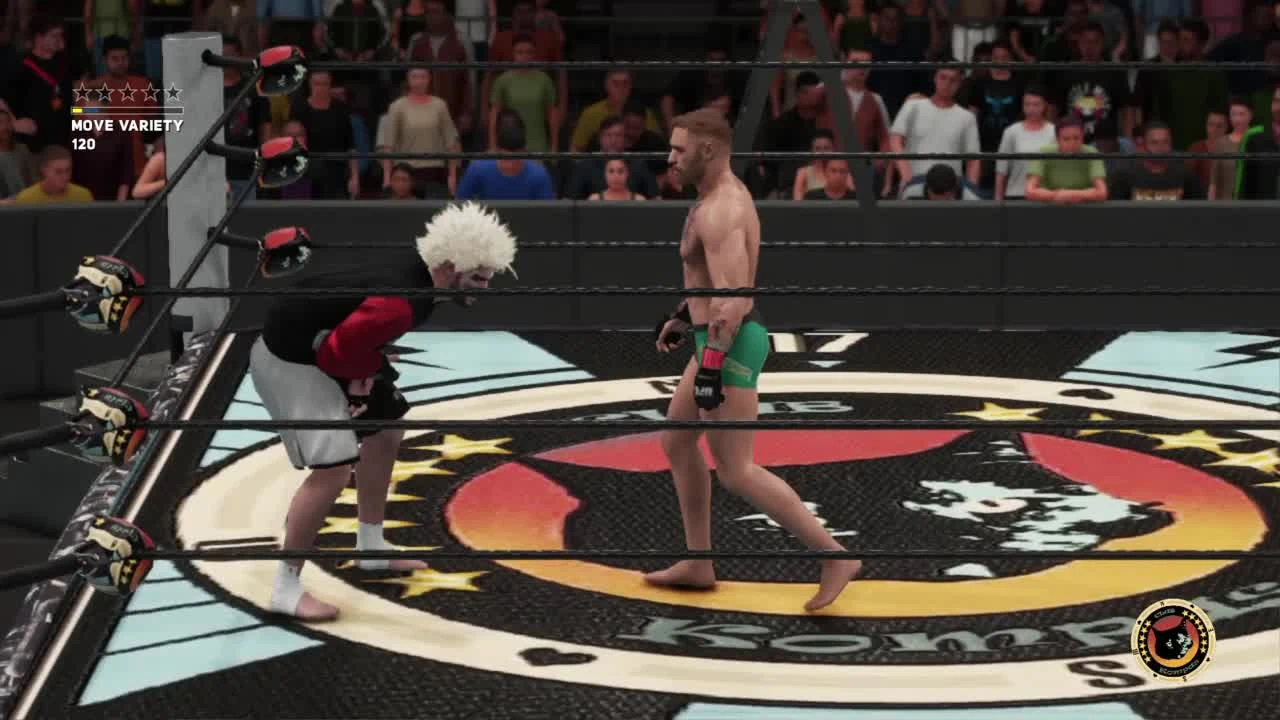Select the fourth star above the meter
The image size is (1280, 720).
pyautogui.click(x=150, y=92)
